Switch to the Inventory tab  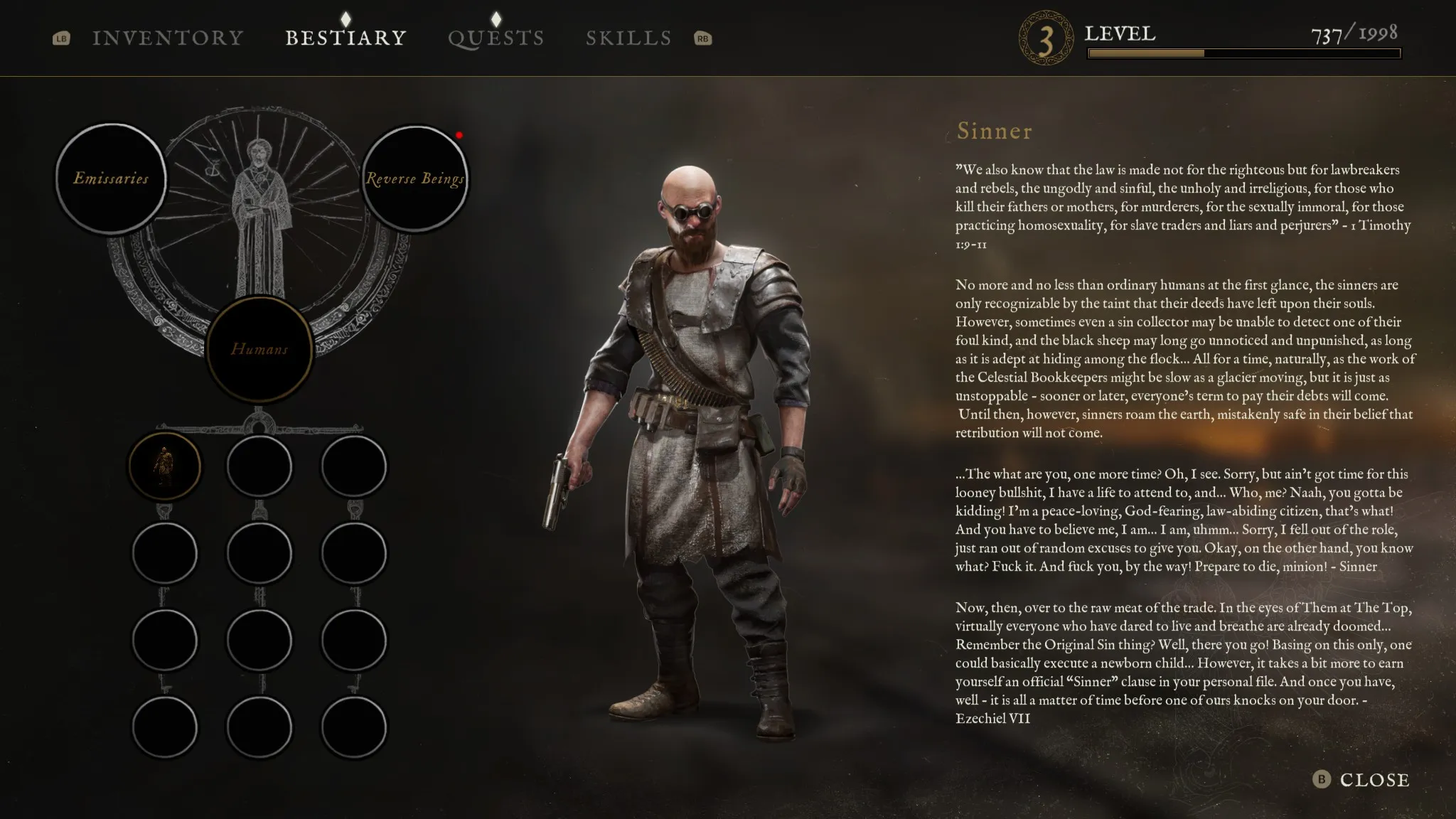(168, 38)
